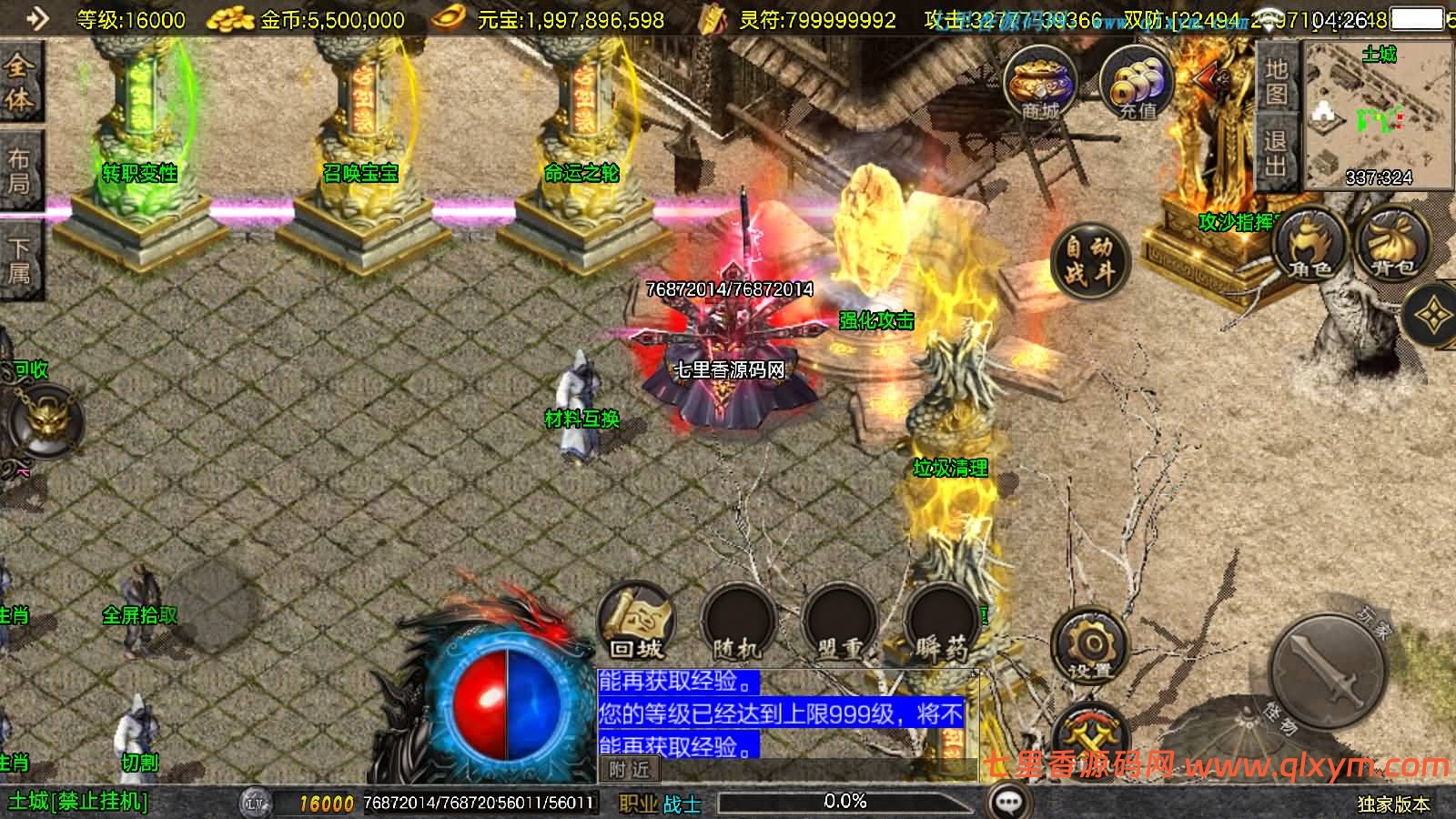Open the 土城 minimap
The image size is (1456, 819).
click(x=1379, y=116)
